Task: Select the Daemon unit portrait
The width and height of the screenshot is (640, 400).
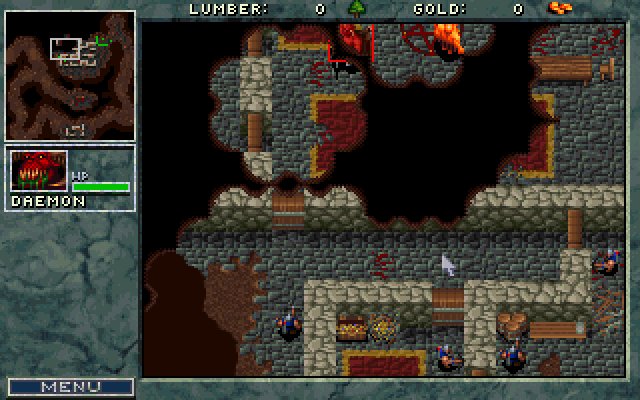Action: [39, 171]
